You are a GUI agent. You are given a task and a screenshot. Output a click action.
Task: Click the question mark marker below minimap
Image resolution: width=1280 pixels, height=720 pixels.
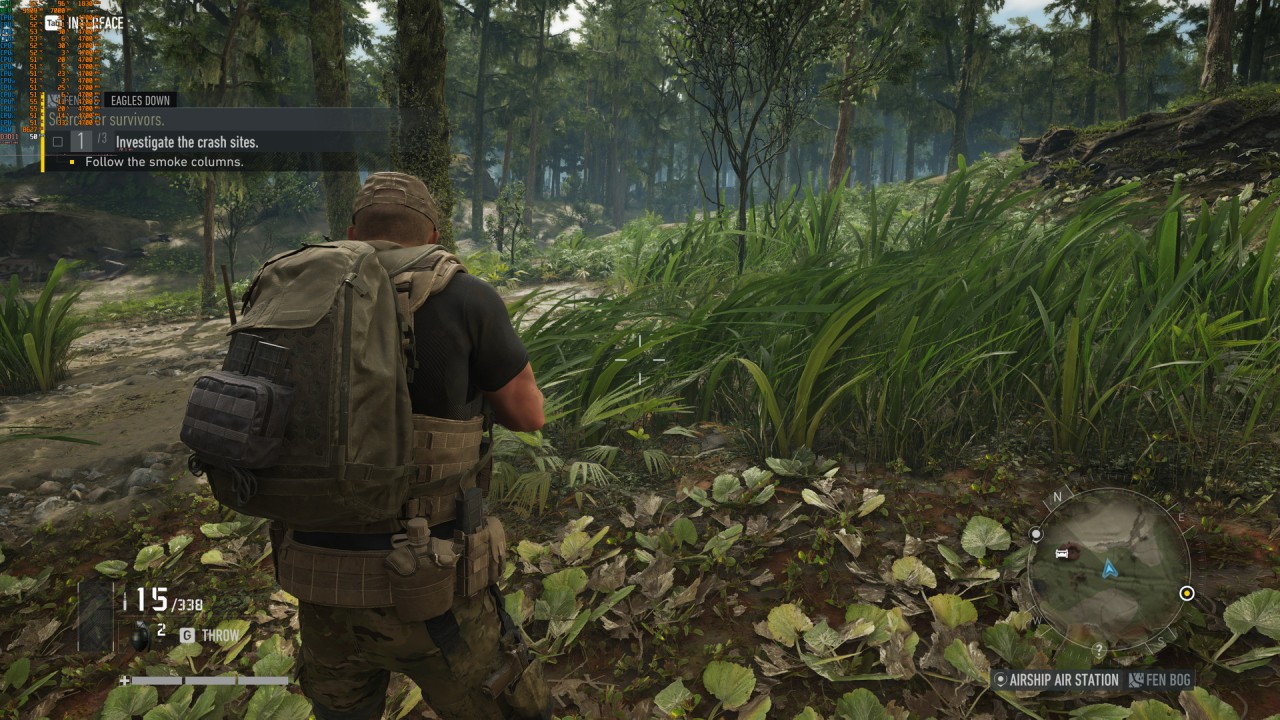pos(1099,651)
